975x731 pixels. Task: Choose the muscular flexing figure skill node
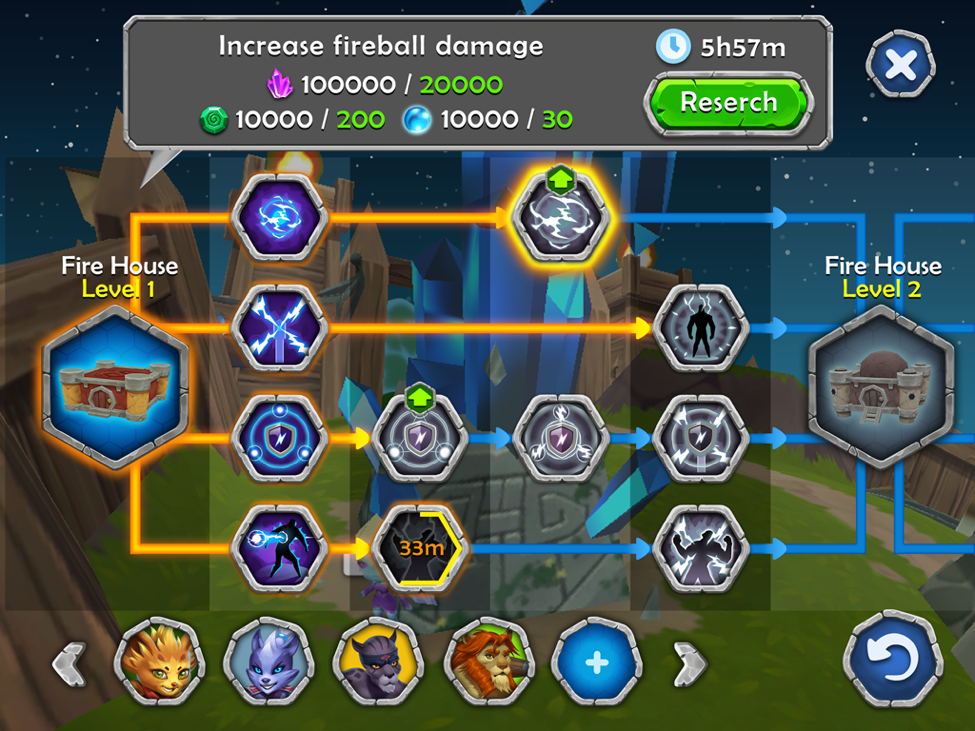(700, 548)
